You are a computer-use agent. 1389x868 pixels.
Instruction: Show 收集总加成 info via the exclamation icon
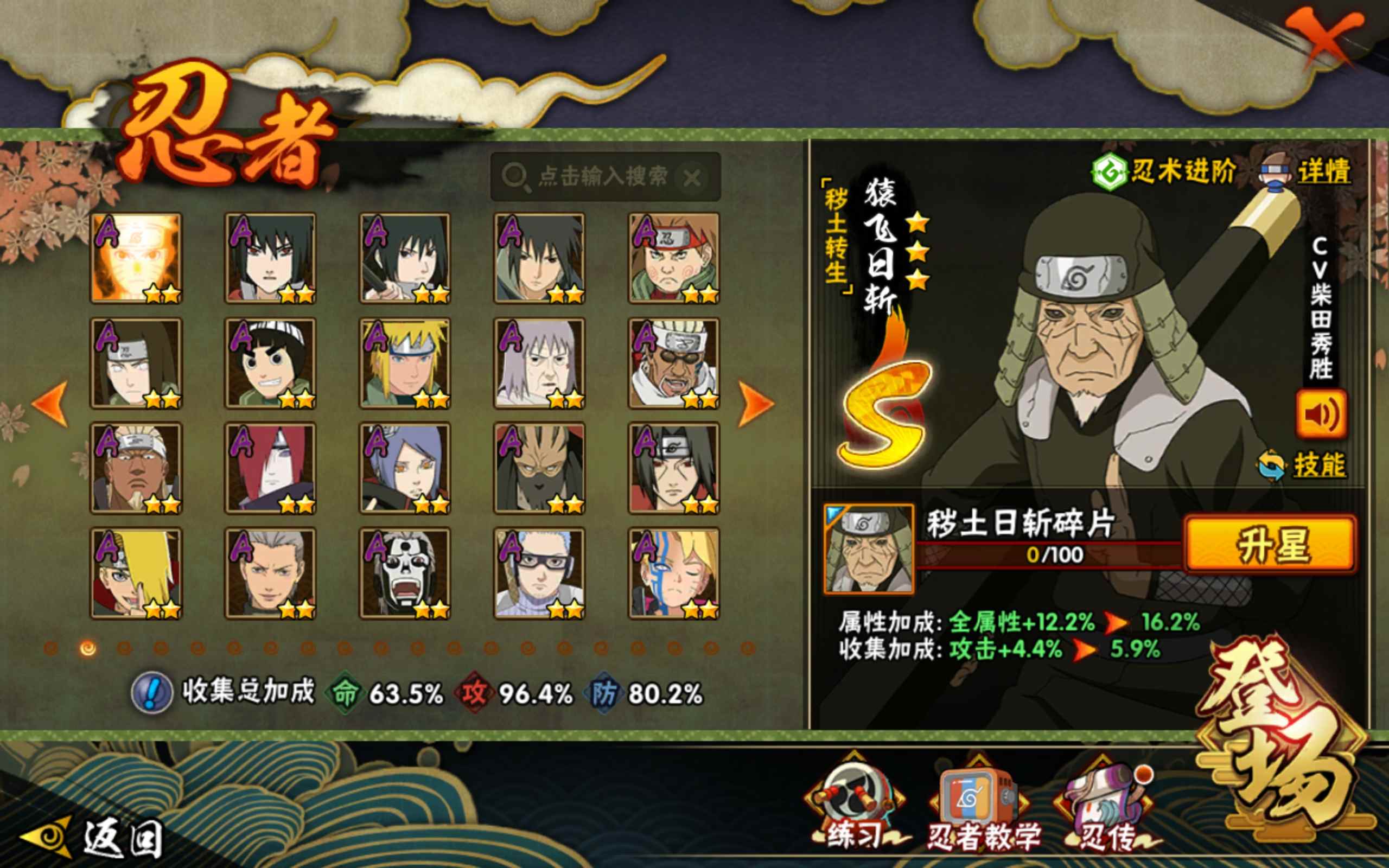[151, 693]
